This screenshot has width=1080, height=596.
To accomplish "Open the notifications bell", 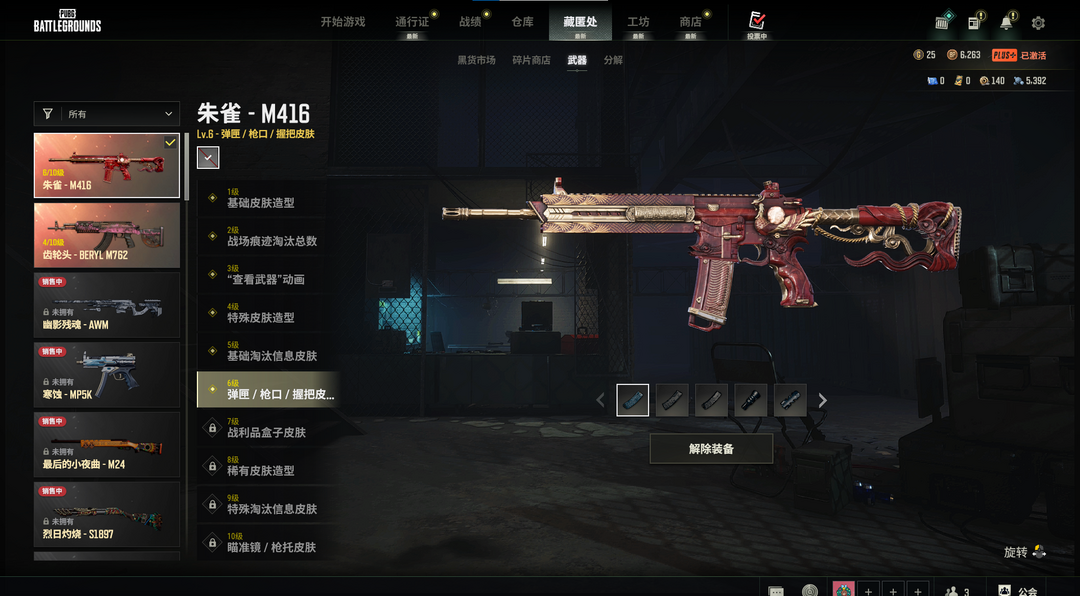I will click(1006, 23).
